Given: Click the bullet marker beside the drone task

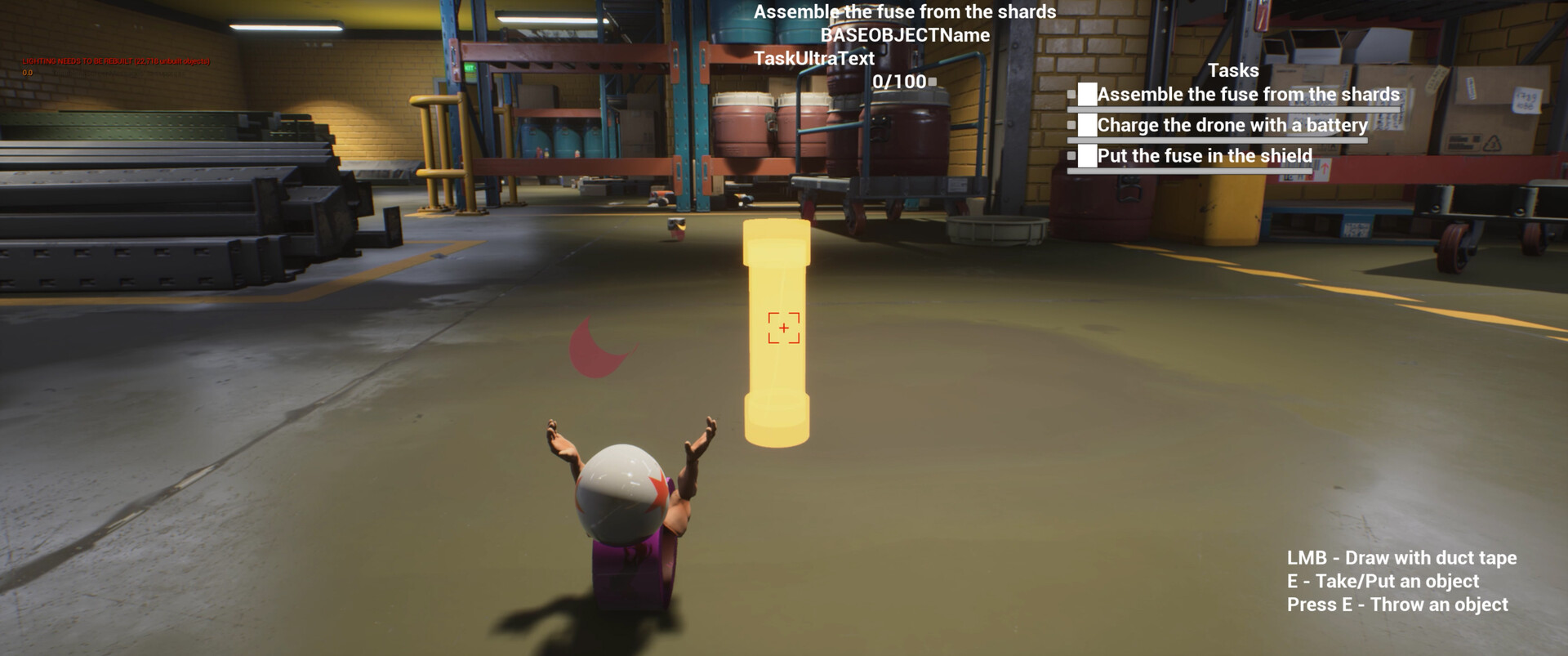Looking at the screenshot, I should [1073, 125].
